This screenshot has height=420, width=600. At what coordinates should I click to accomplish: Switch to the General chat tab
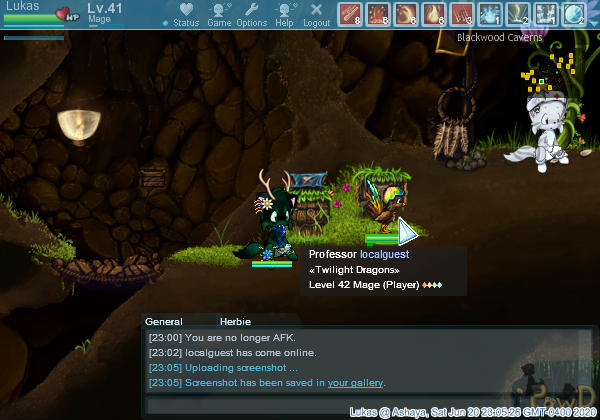pyautogui.click(x=164, y=322)
